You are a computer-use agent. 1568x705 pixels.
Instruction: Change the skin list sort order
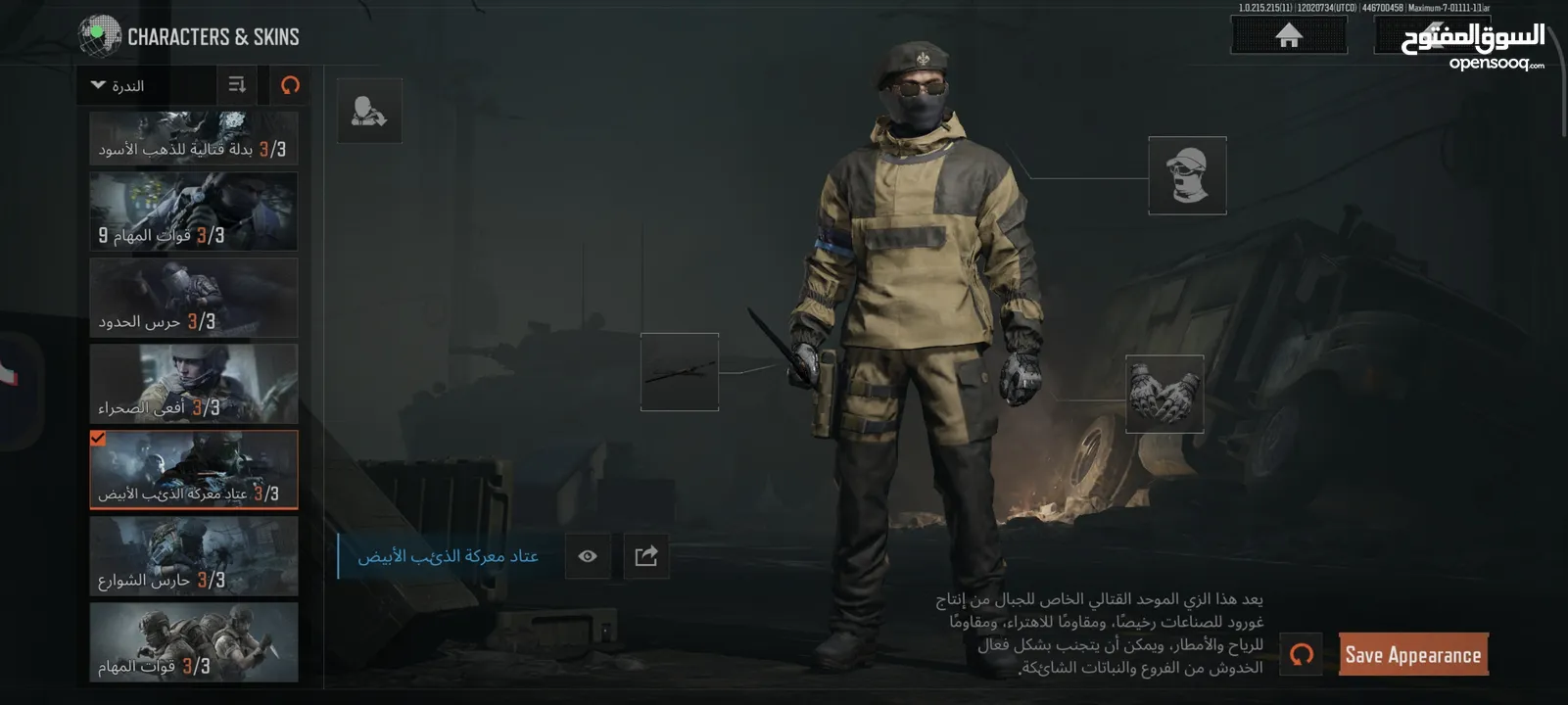click(x=237, y=85)
